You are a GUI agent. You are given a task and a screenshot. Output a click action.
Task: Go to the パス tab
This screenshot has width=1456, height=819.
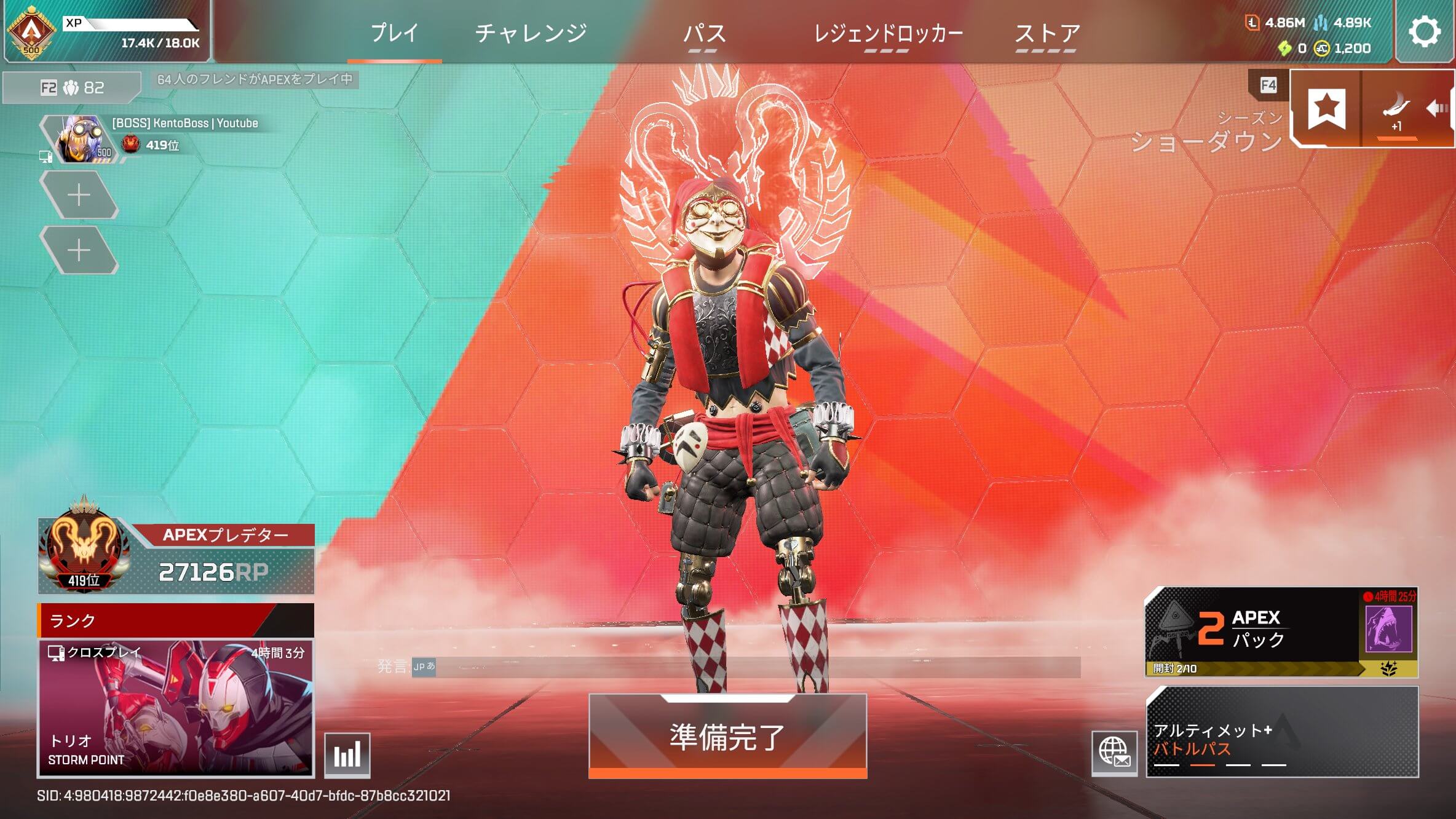pos(705,33)
